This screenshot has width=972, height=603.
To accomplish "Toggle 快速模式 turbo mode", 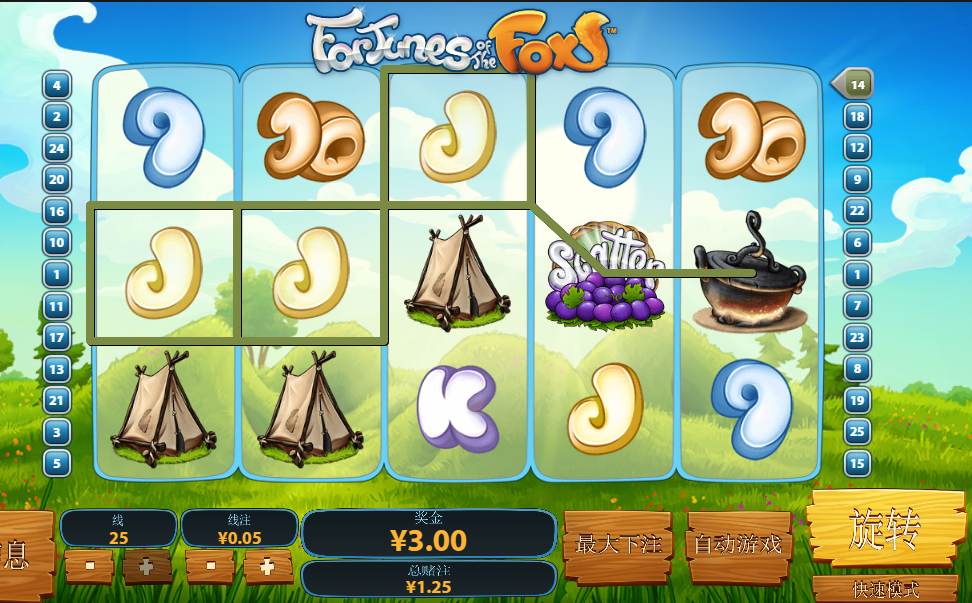I will point(885,589).
